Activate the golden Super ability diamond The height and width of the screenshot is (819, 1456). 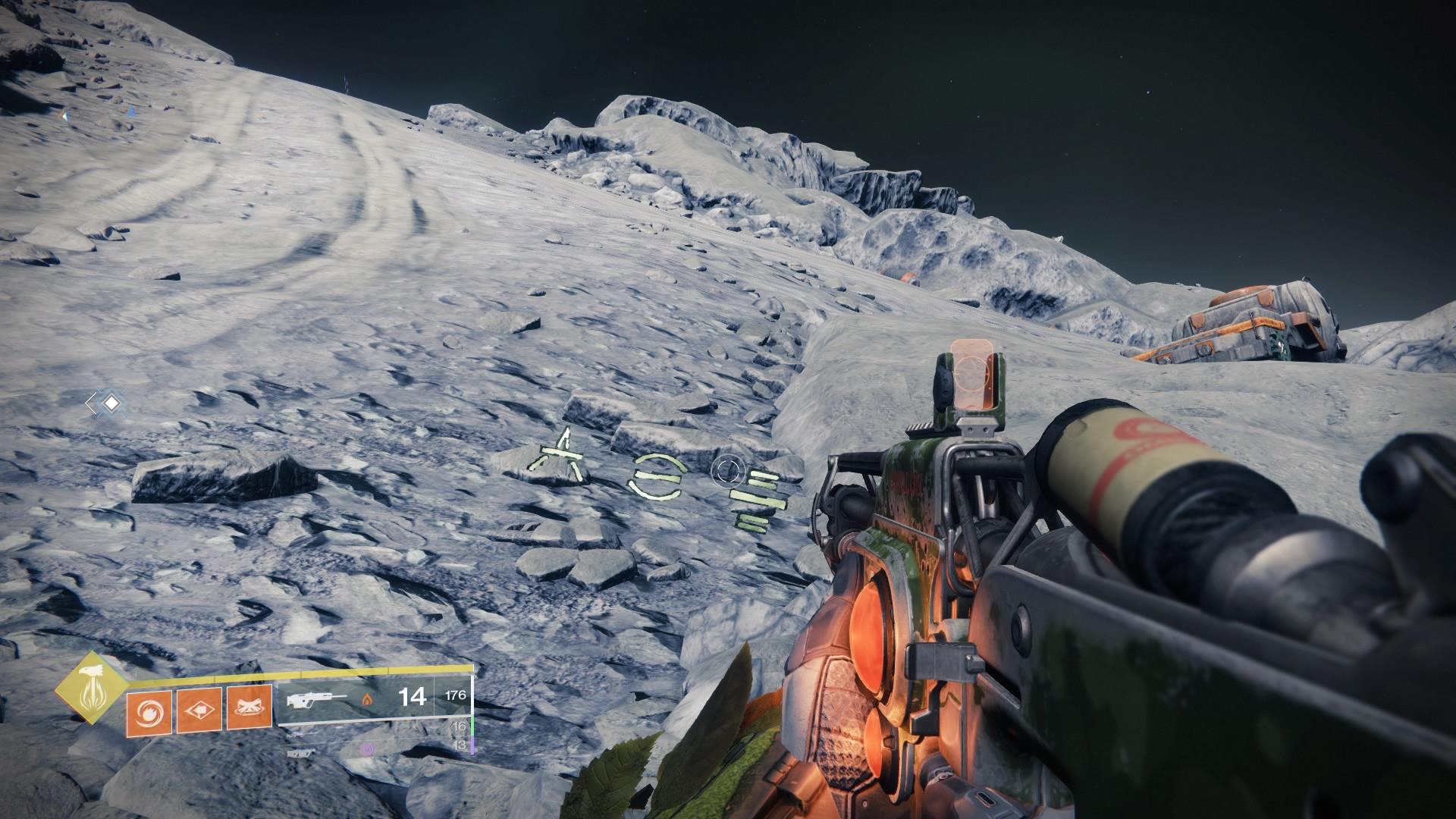tap(91, 686)
